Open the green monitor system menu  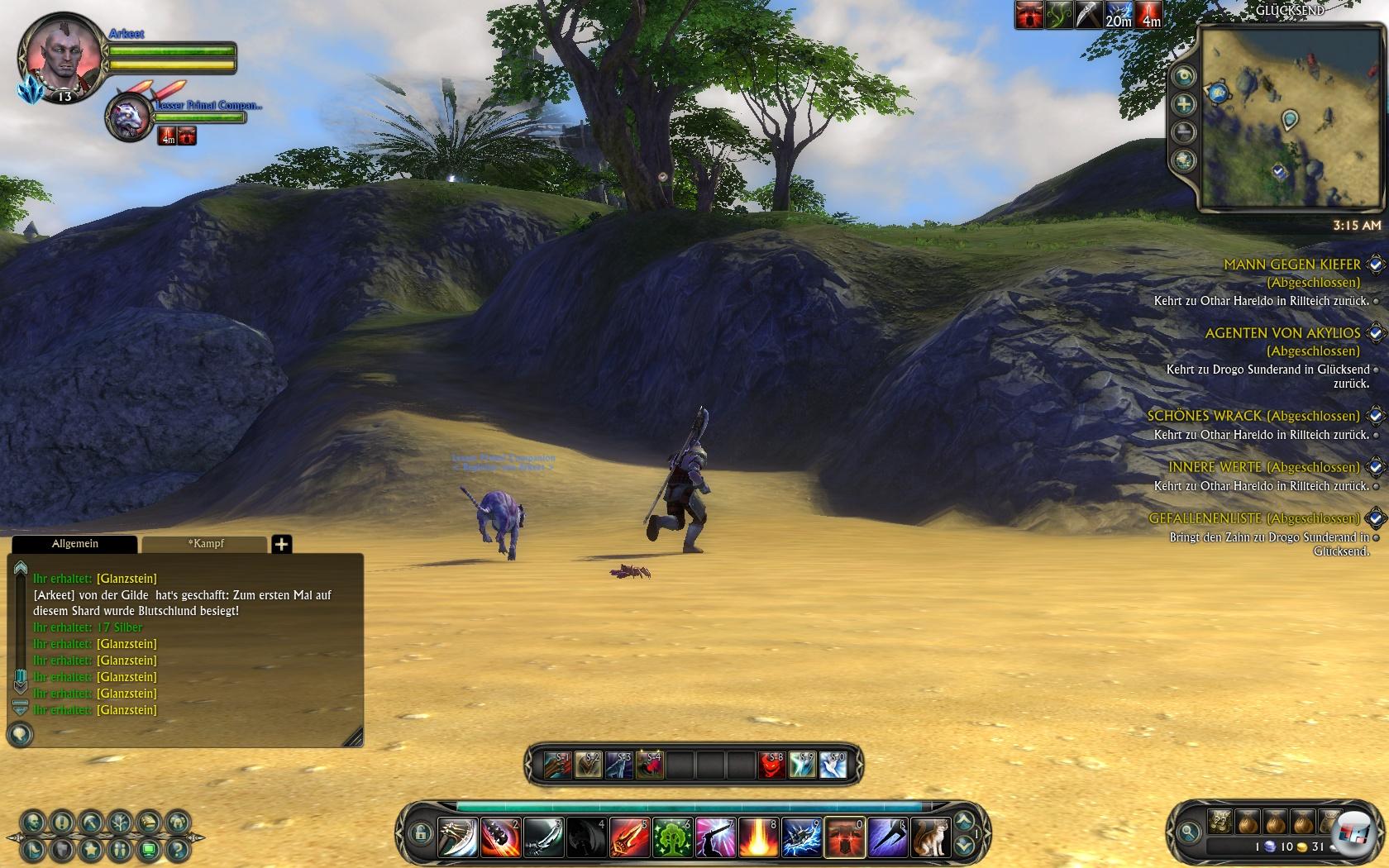[x=149, y=849]
